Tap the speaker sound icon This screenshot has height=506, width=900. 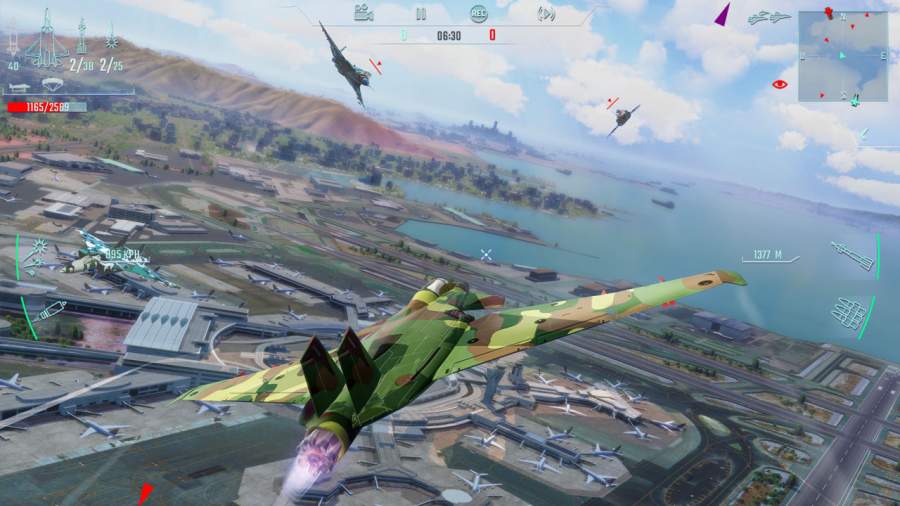point(546,14)
